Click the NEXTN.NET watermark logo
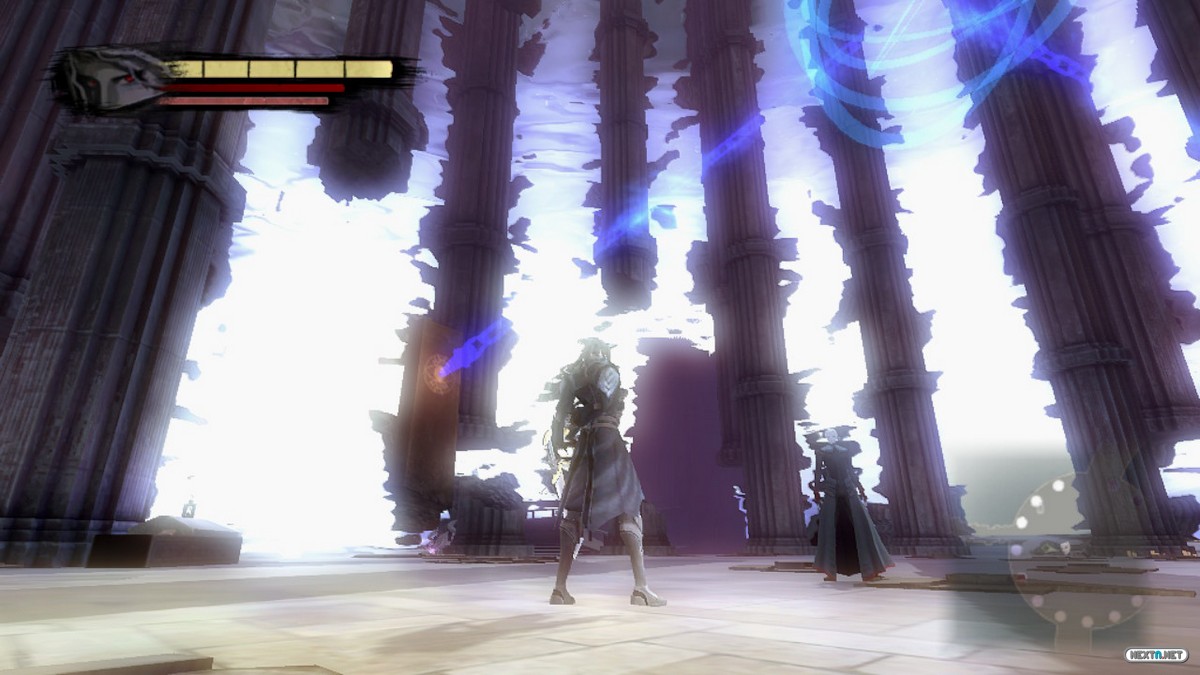The height and width of the screenshot is (675, 1200). [1156, 655]
